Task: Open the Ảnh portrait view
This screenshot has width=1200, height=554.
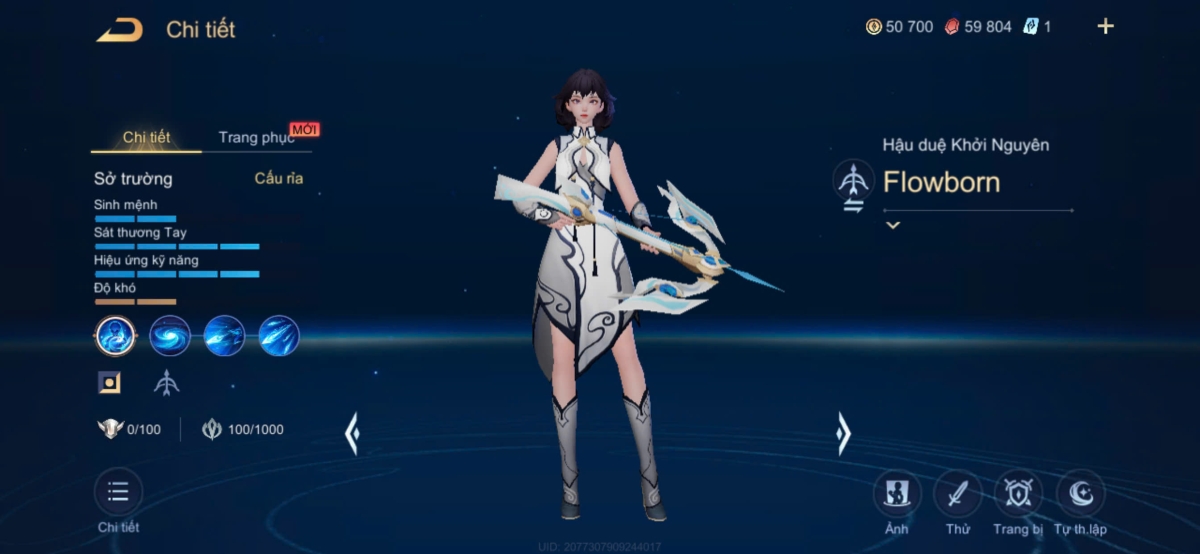Action: click(x=897, y=494)
